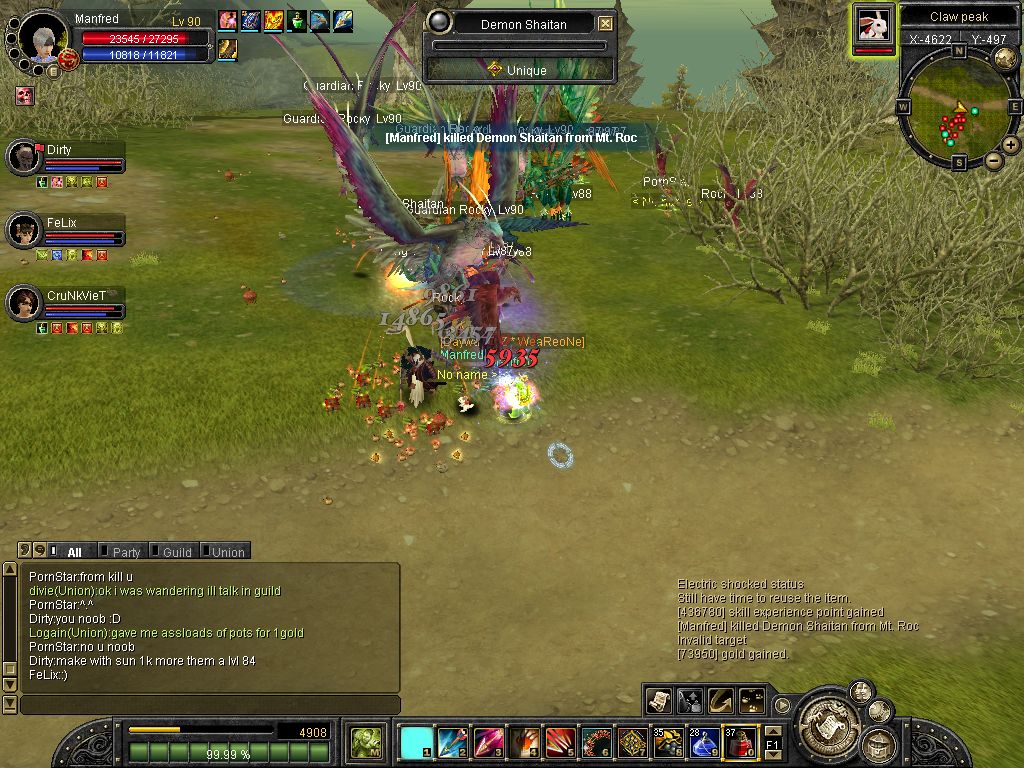Open the scroll icon quick menu button
This screenshot has width=1024, height=768.
pos(658,701)
